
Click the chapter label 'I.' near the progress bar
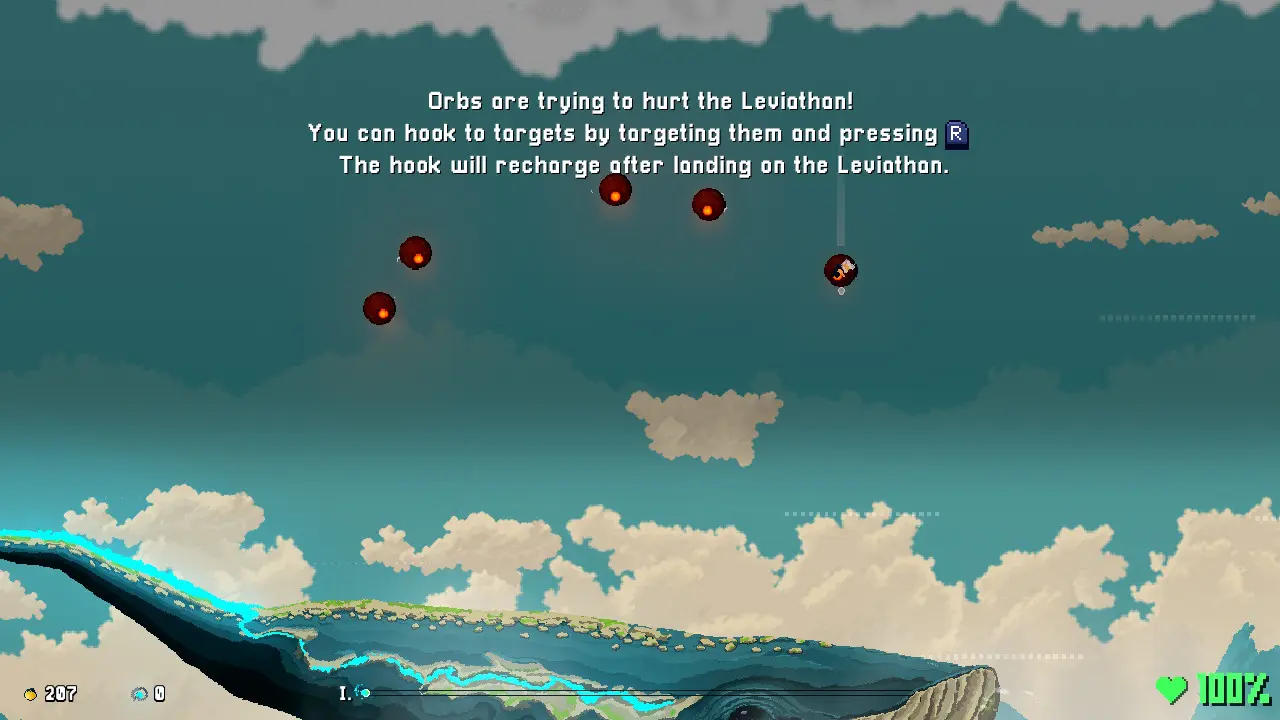tap(344, 691)
